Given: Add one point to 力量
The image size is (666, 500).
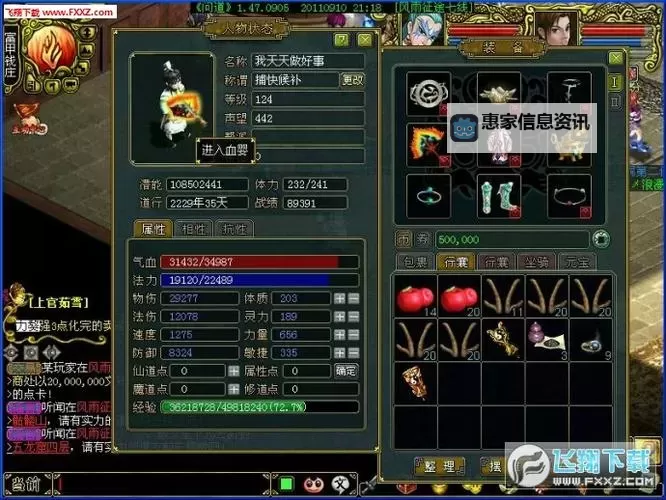Looking at the screenshot, I should 340,335.
